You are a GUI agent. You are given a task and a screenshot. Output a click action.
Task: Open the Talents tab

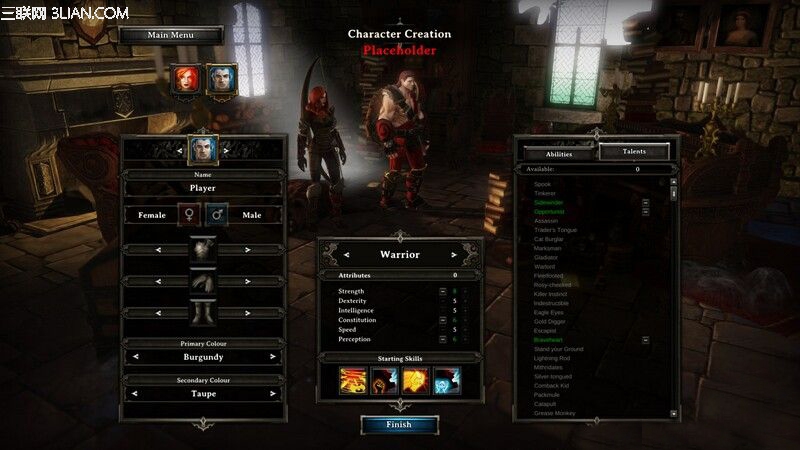click(634, 152)
